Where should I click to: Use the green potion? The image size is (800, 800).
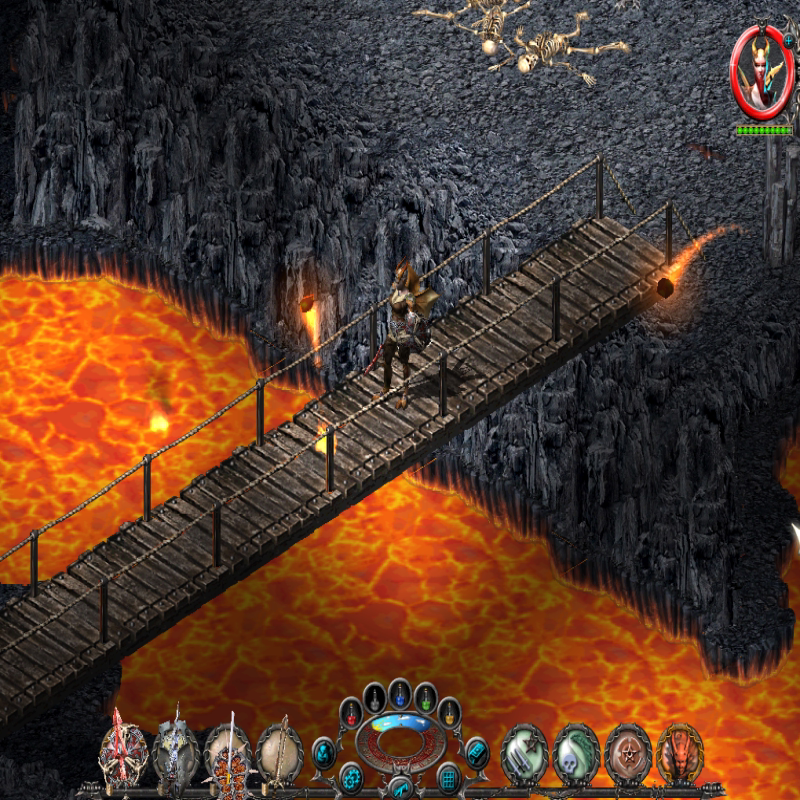(x=425, y=696)
